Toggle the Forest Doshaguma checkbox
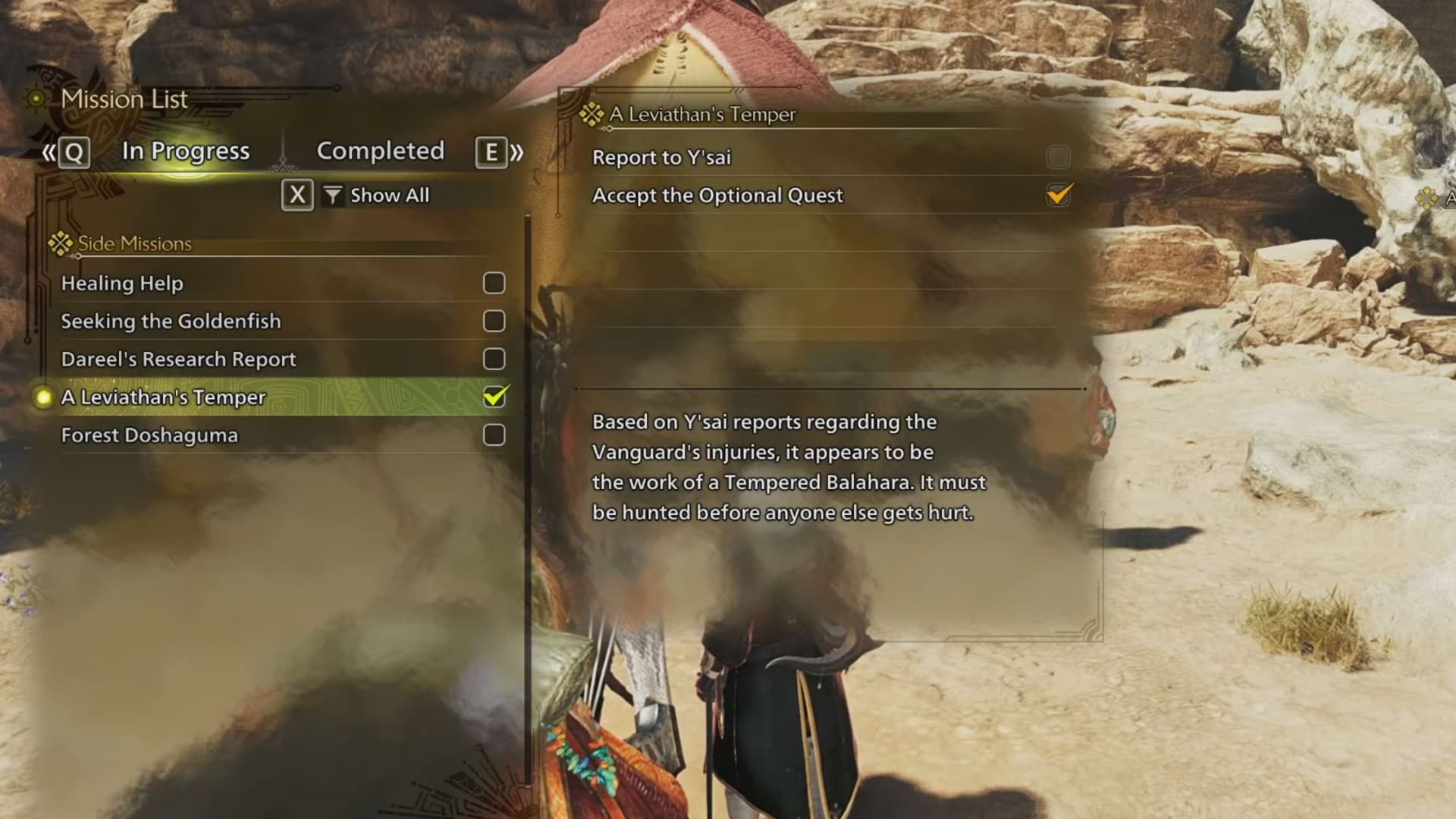1456x819 pixels. coord(494,435)
